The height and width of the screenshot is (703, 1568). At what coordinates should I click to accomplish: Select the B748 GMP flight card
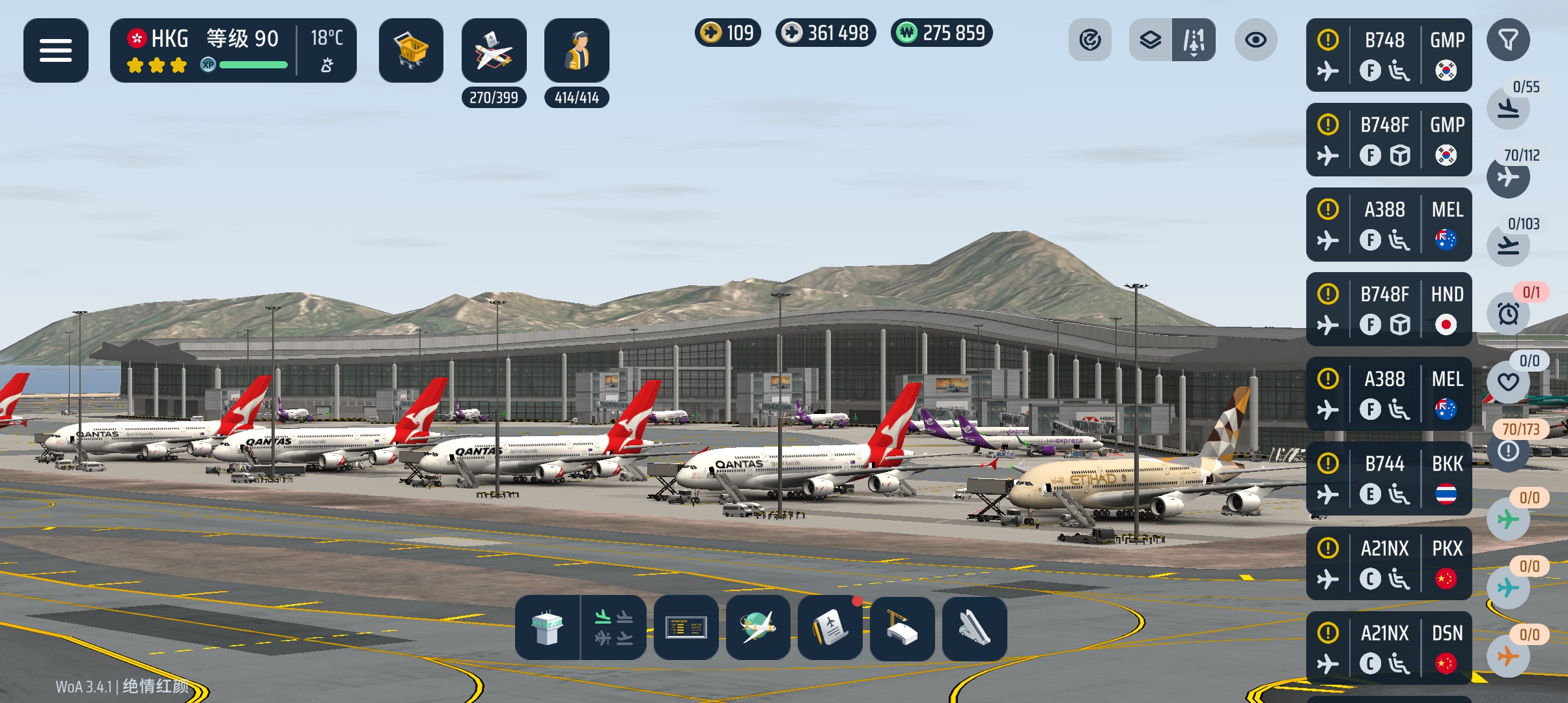tap(1388, 55)
